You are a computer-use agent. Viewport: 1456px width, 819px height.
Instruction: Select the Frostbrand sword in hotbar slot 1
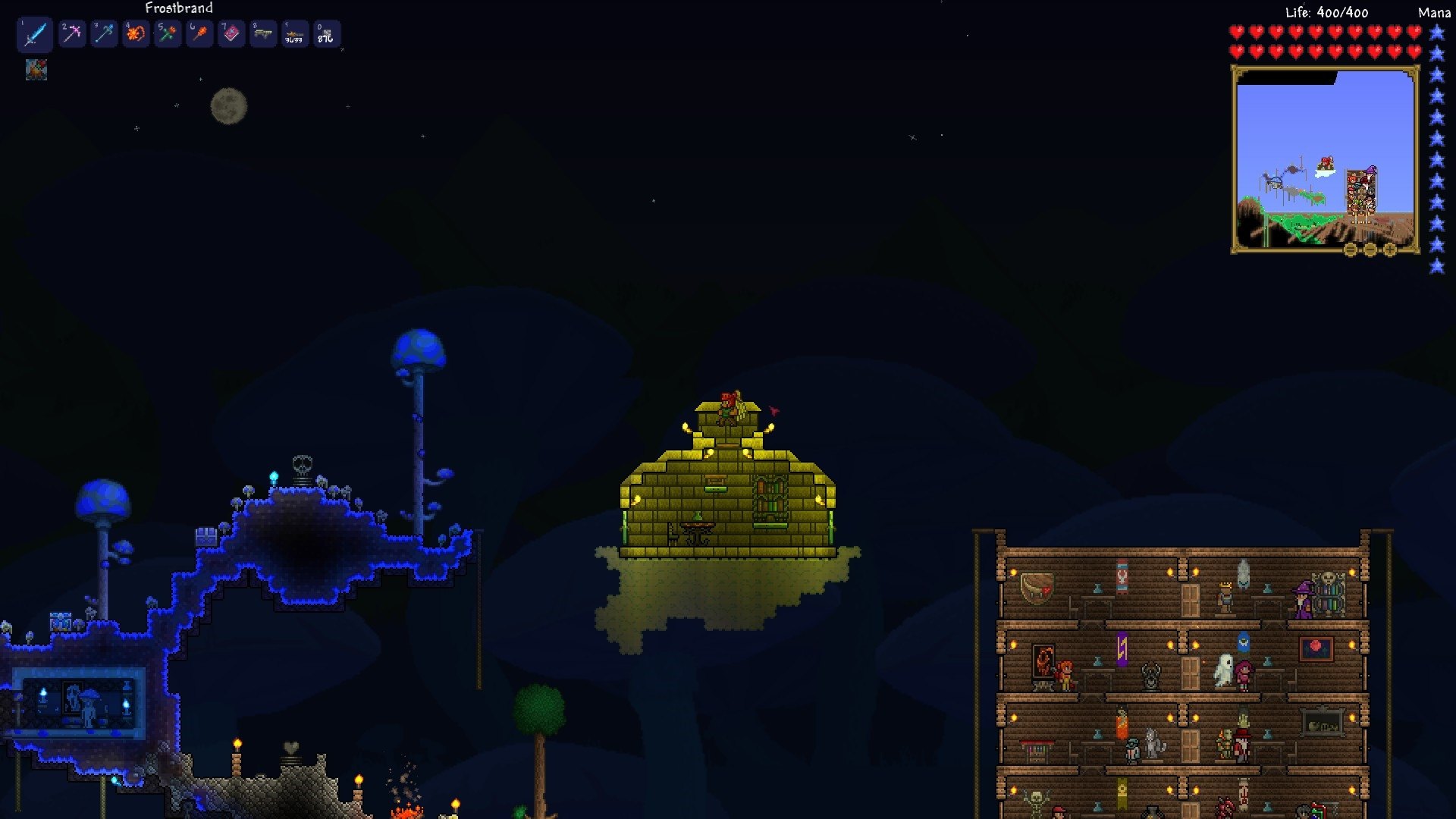pos(35,34)
